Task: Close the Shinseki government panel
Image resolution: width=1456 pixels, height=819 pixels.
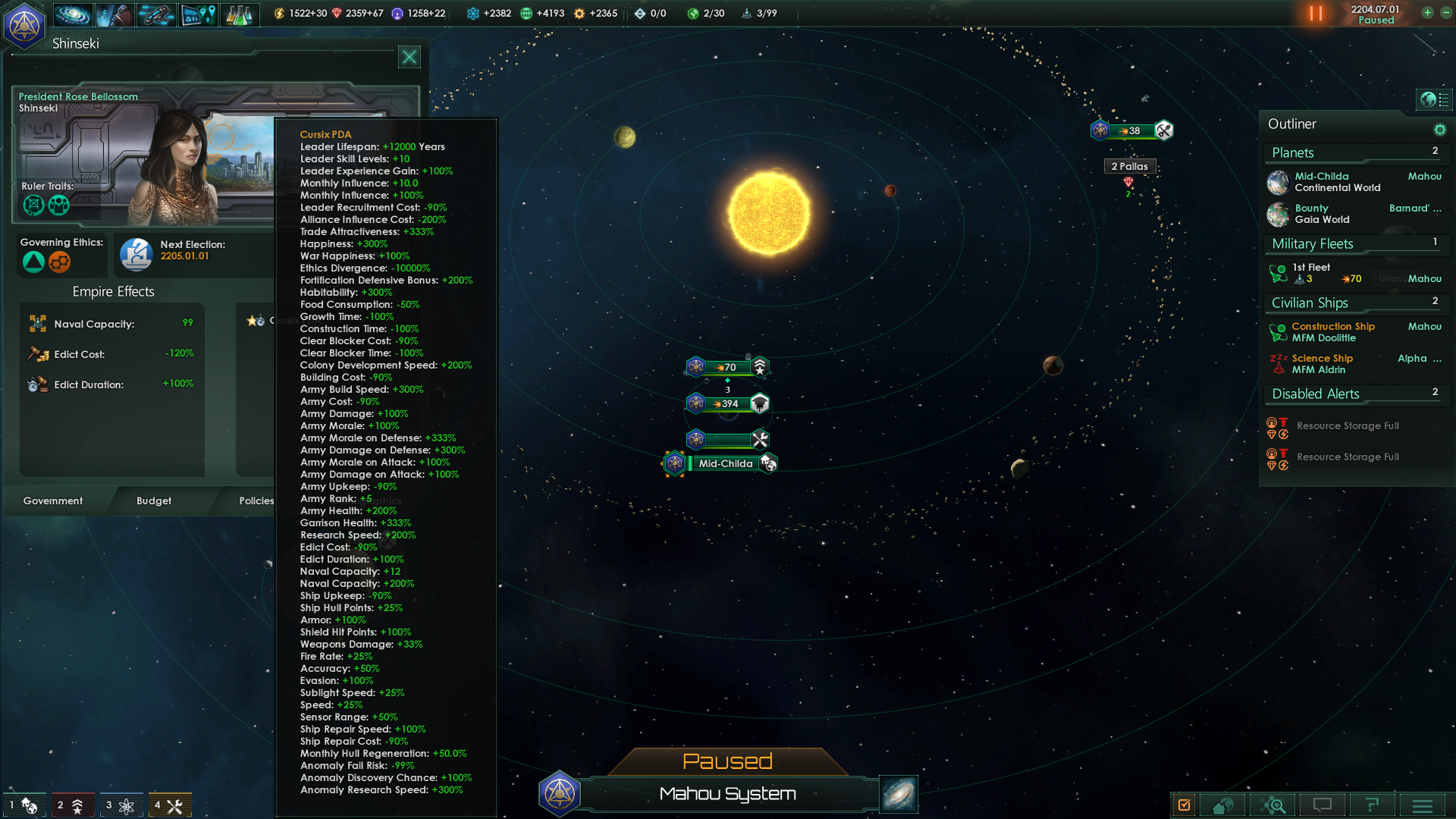Action: tap(409, 57)
